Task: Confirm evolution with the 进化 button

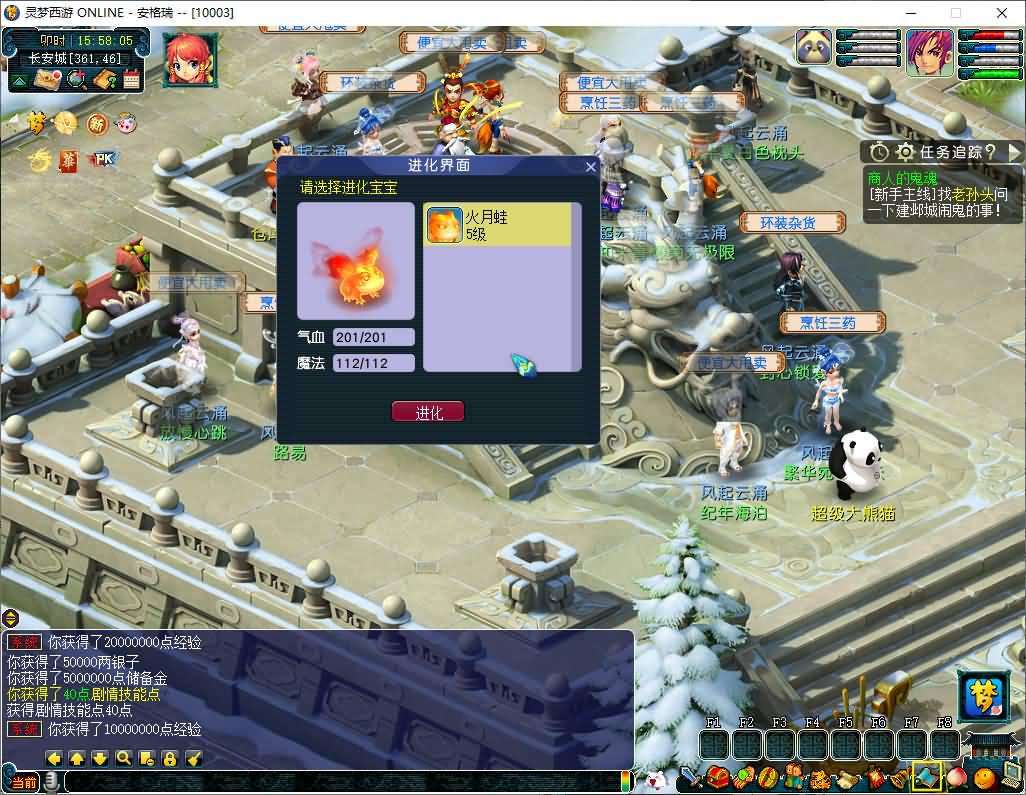Action: pyautogui.click(x=428, y=412)
